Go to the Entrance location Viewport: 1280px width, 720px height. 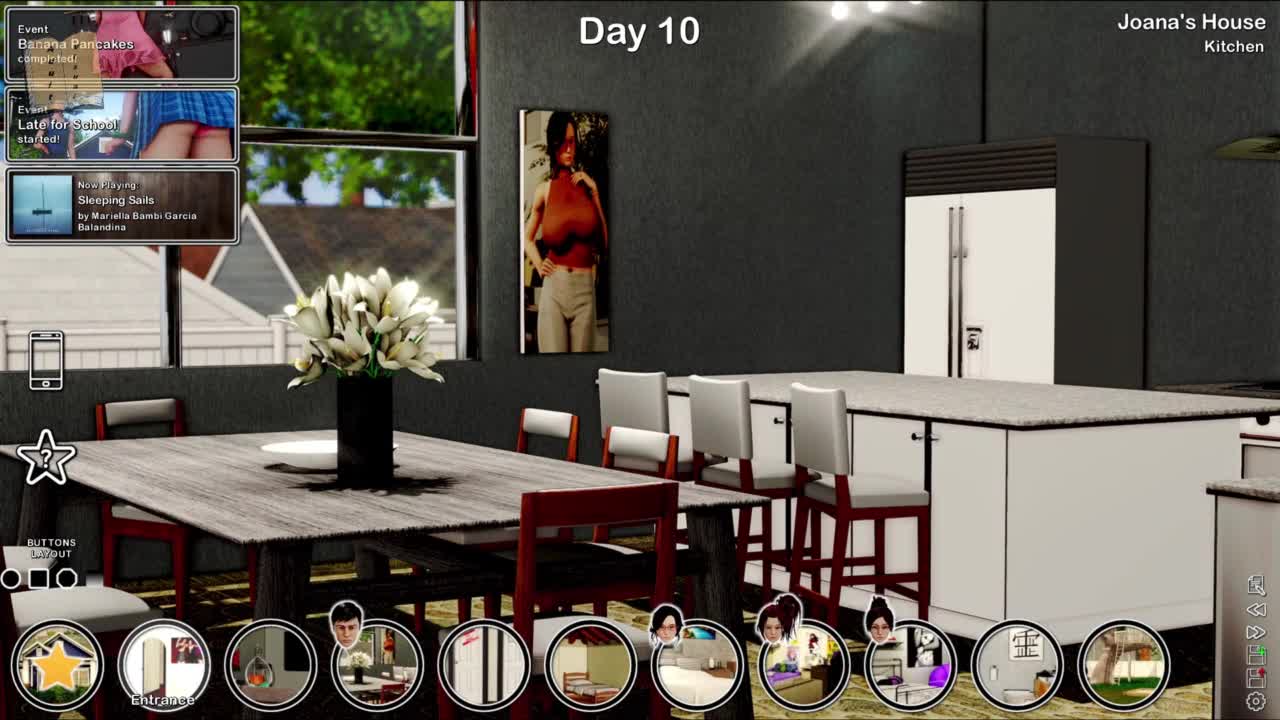coord(164,665)
